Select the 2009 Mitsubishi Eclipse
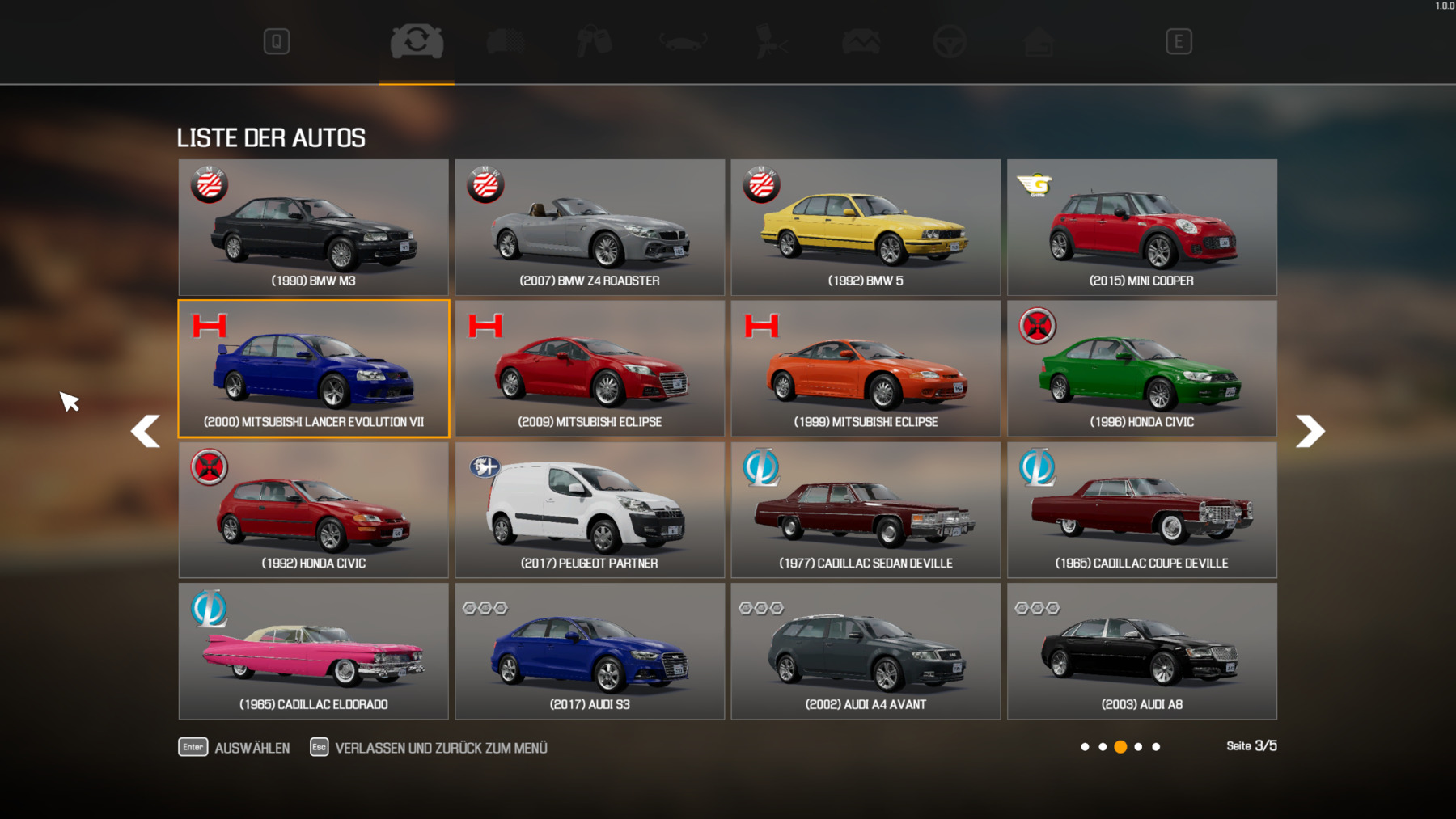The image size is (1456, 819). coord(590,369)
